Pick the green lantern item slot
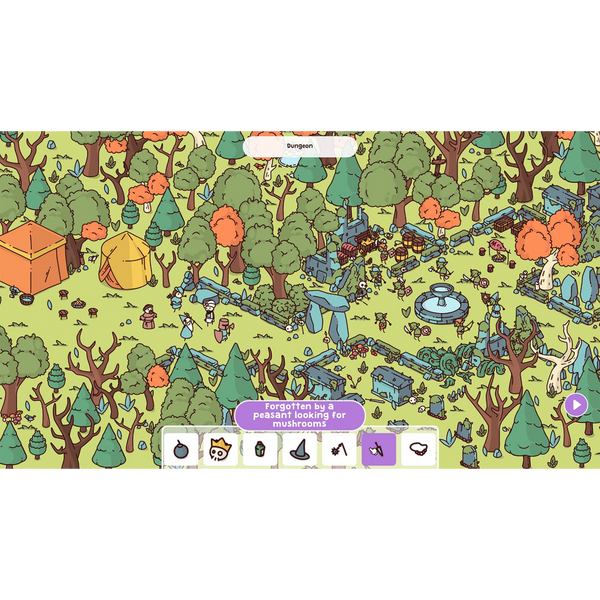 260,450
